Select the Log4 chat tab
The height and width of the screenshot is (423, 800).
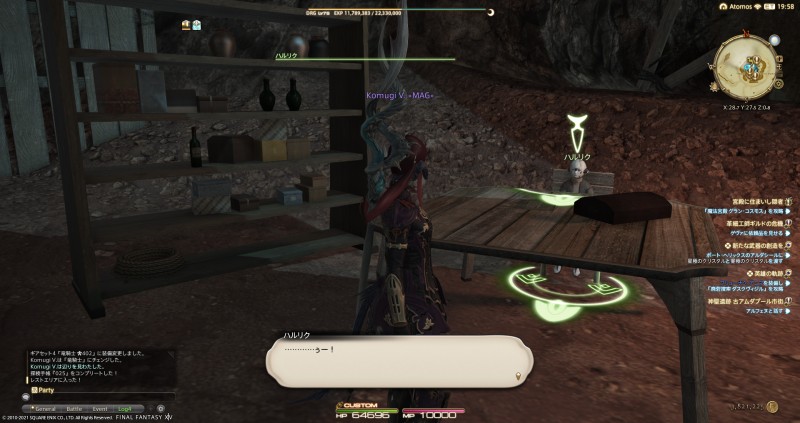pos(125,408)
